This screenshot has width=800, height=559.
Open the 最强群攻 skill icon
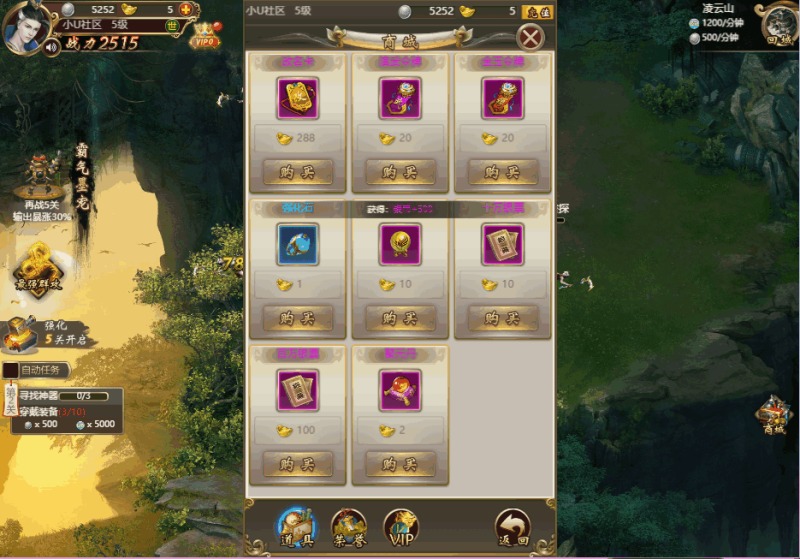click(x=37, y=268)
